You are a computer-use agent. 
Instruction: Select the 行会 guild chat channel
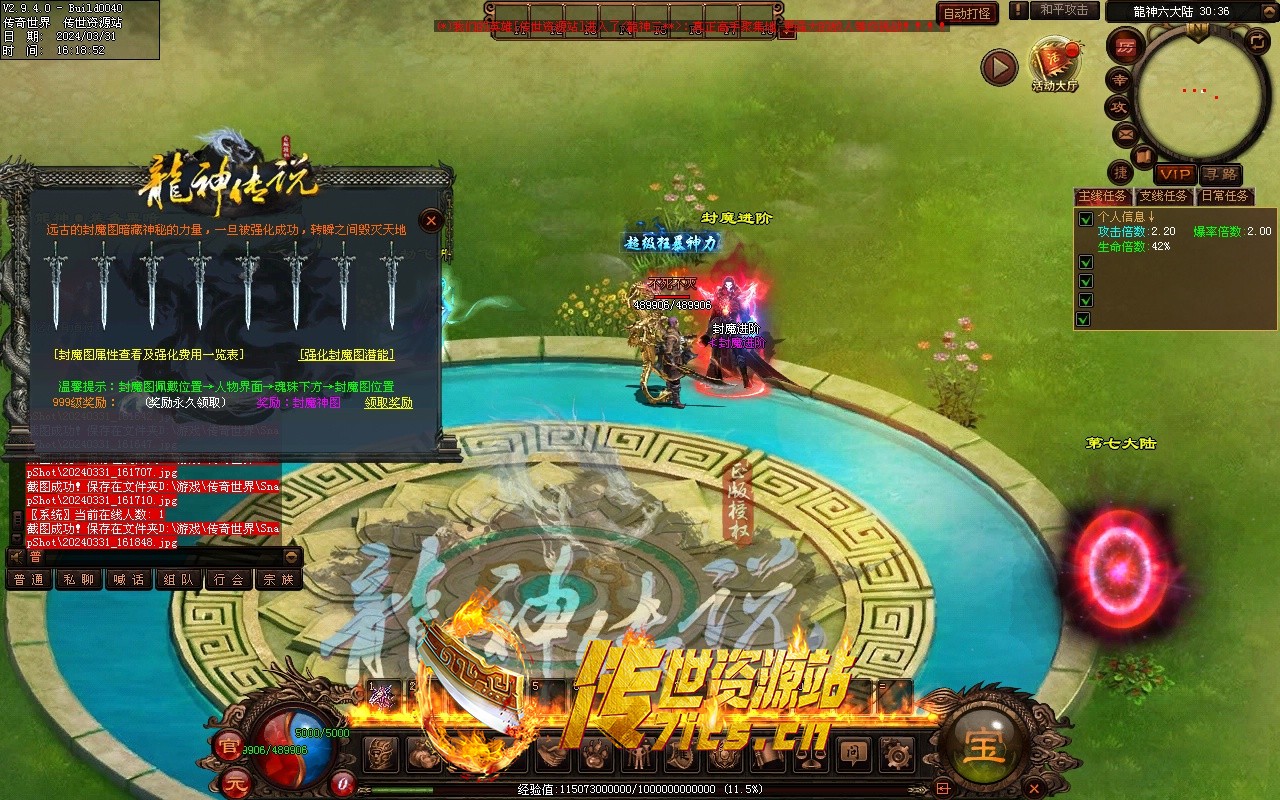[228, 580]
